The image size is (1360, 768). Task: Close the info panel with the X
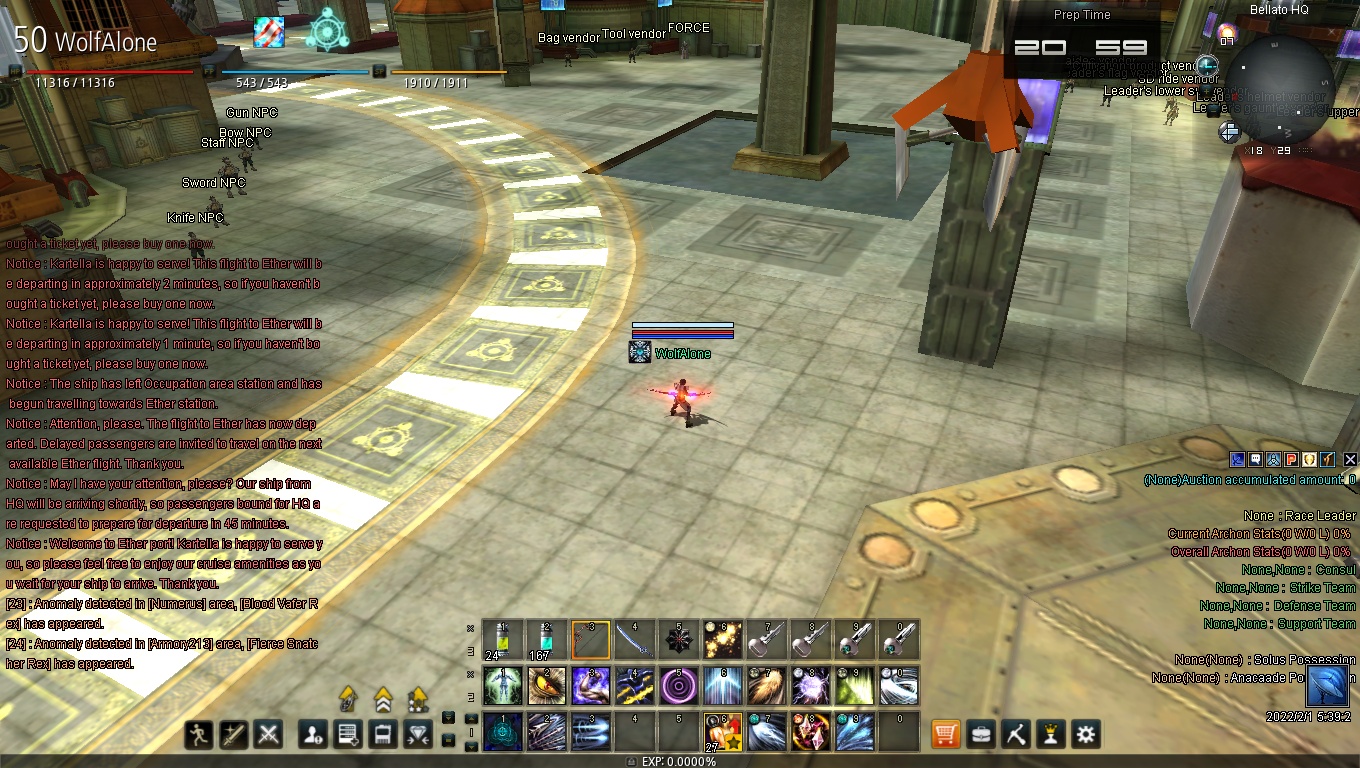[1350, 460]
